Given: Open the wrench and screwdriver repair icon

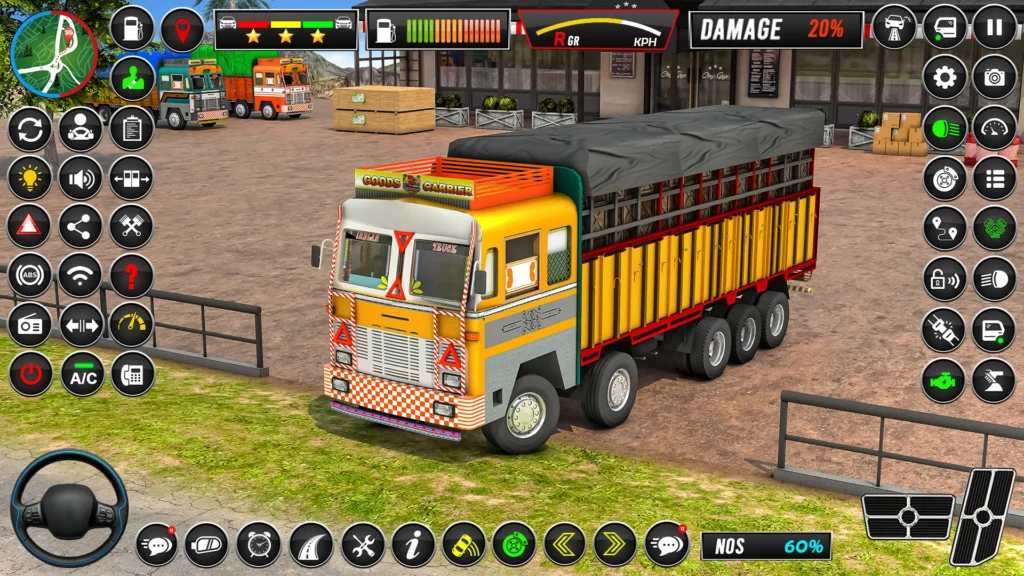Looking at the screenshot, I should pos(362,544).
